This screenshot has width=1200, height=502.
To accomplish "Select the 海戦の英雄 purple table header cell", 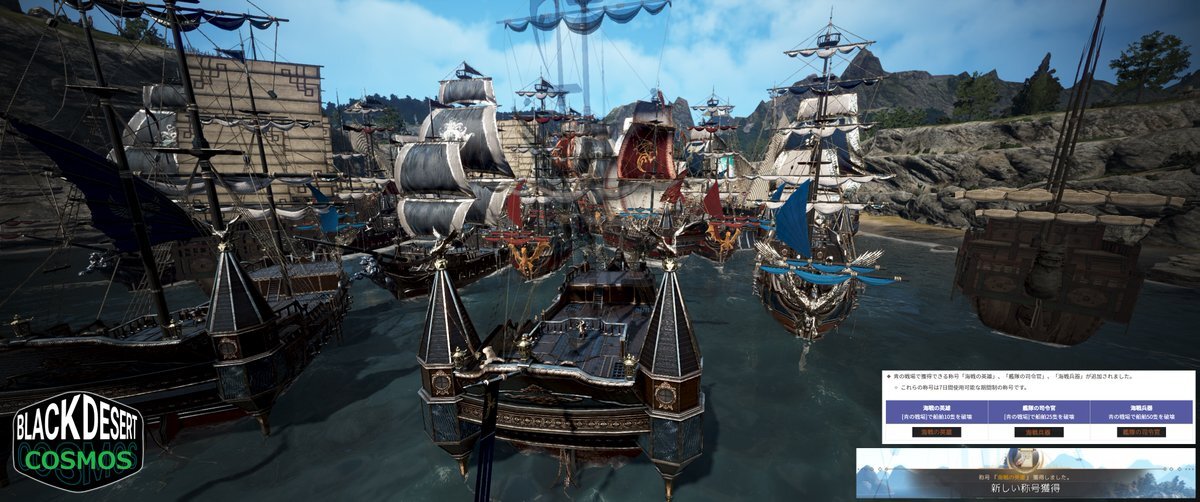I will pos(936,411).
